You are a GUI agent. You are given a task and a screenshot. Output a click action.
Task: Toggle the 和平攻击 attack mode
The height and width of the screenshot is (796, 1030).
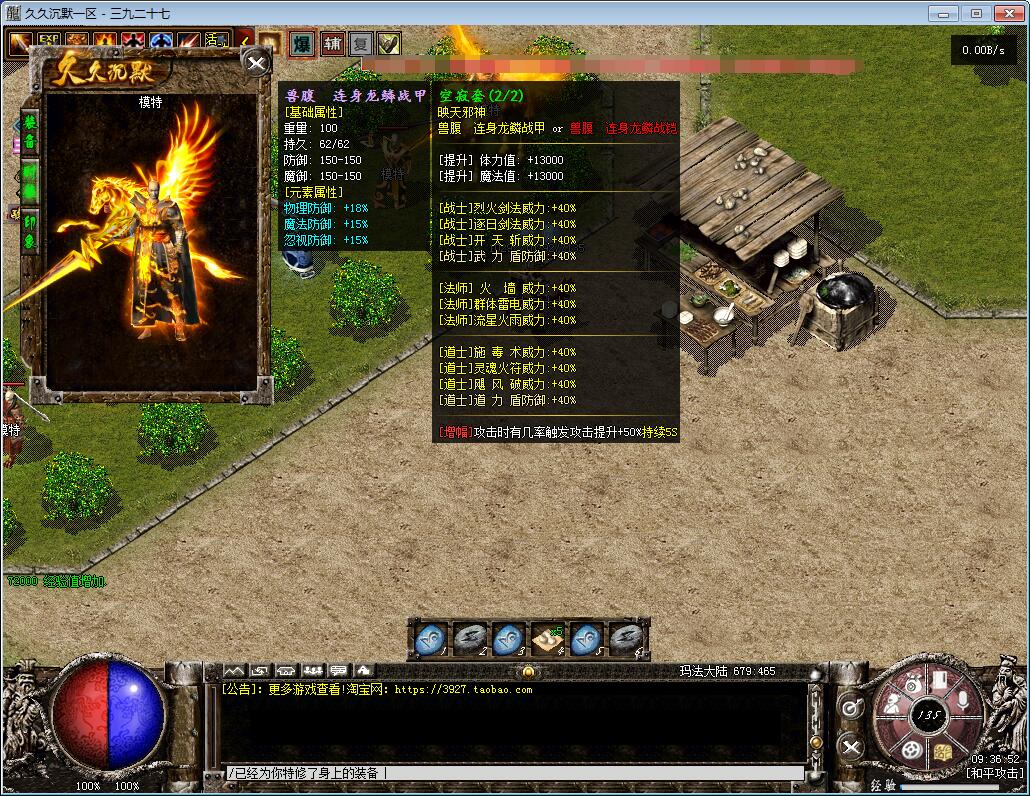pos(993,773)
